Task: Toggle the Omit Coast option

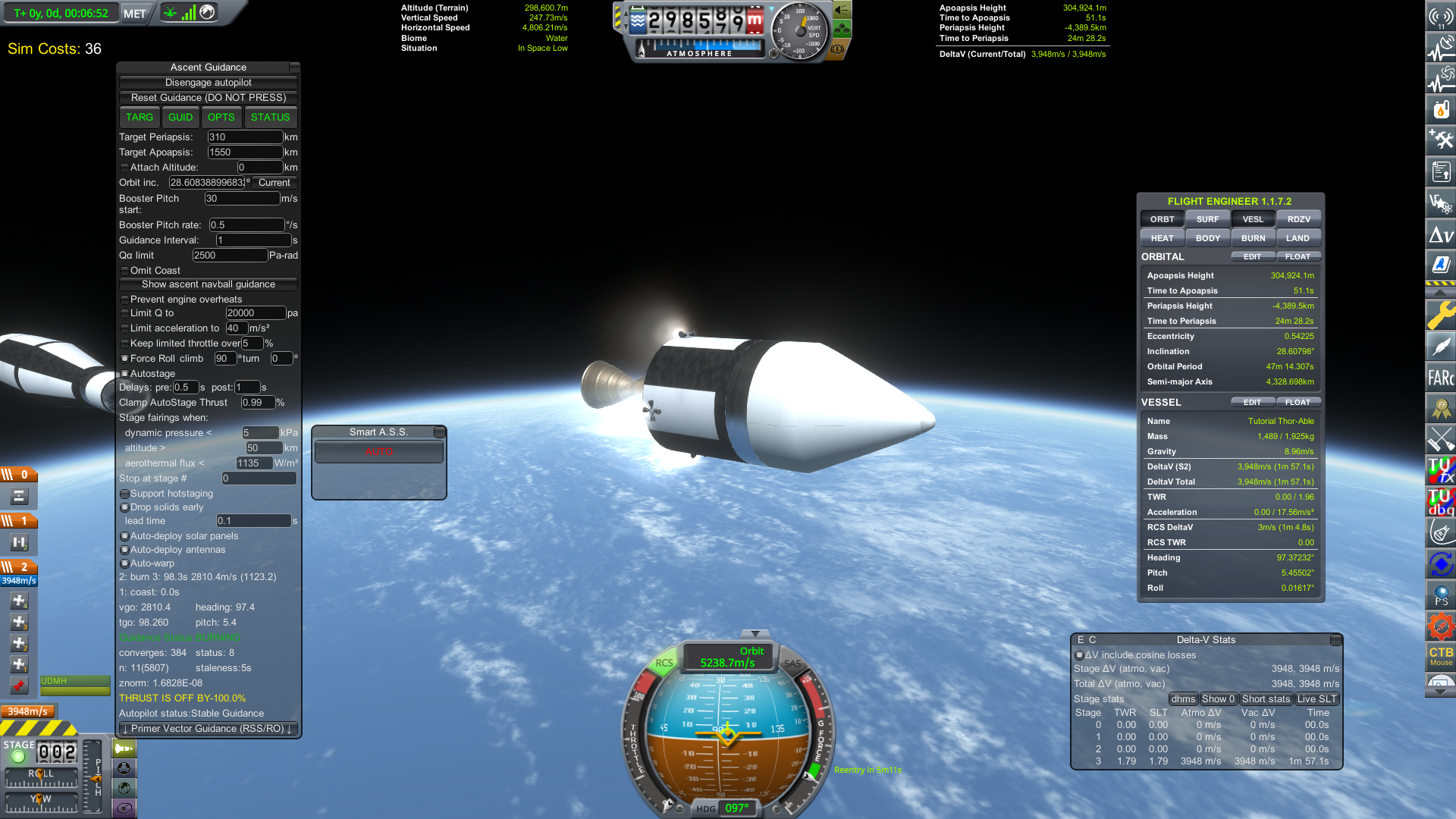Action: [125, 271]
